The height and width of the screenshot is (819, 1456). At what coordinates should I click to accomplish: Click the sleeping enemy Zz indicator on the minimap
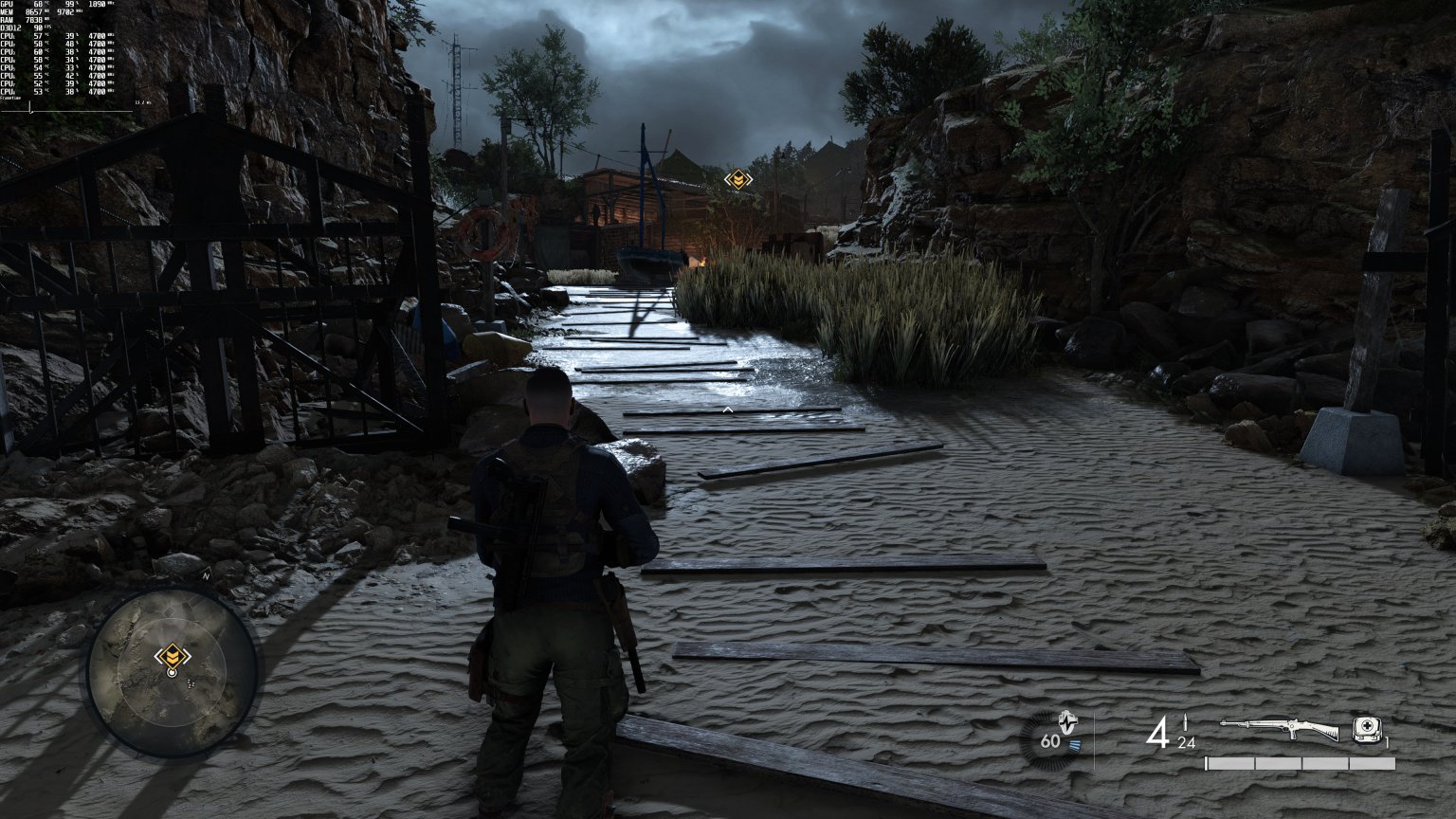(191, 684)
